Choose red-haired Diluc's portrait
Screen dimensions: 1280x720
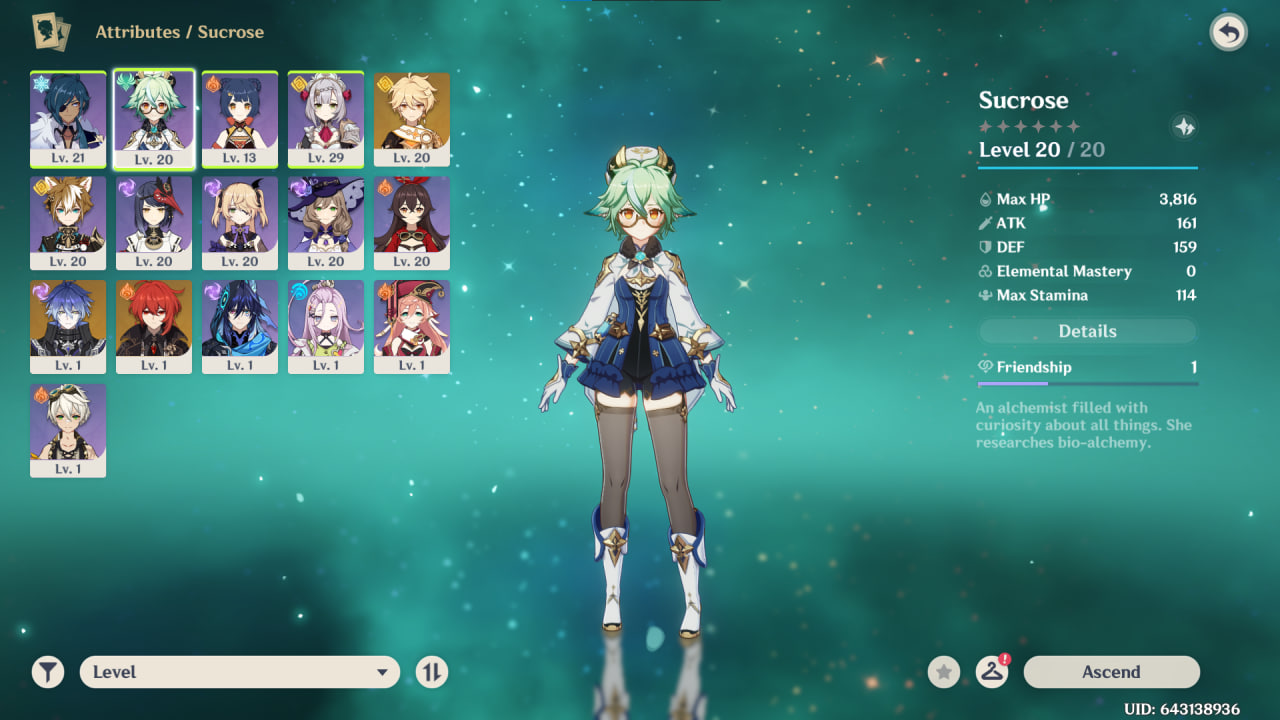(154, 326)
